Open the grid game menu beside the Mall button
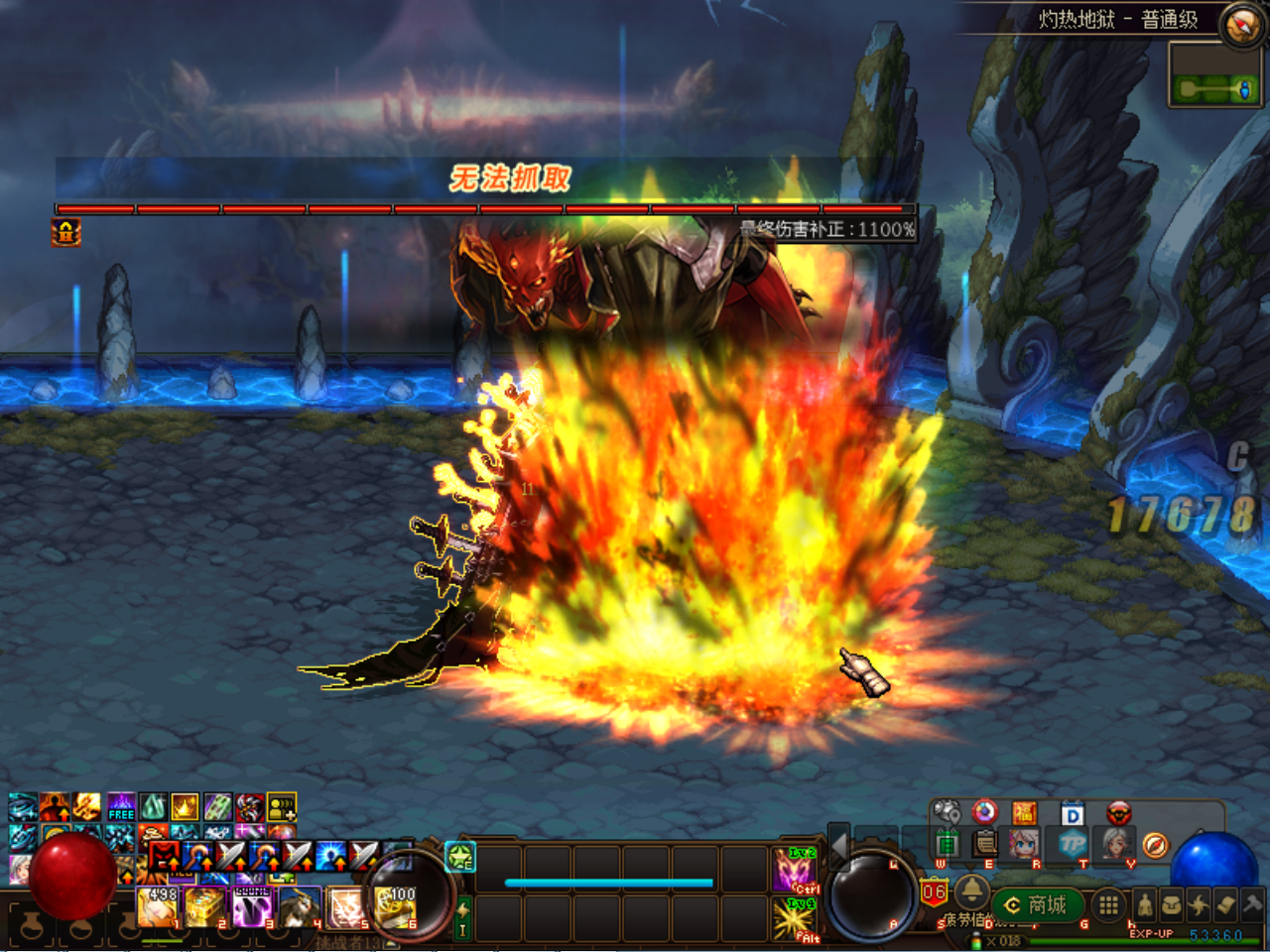This screenshot has height=952, width=1270. point(1108,902)
